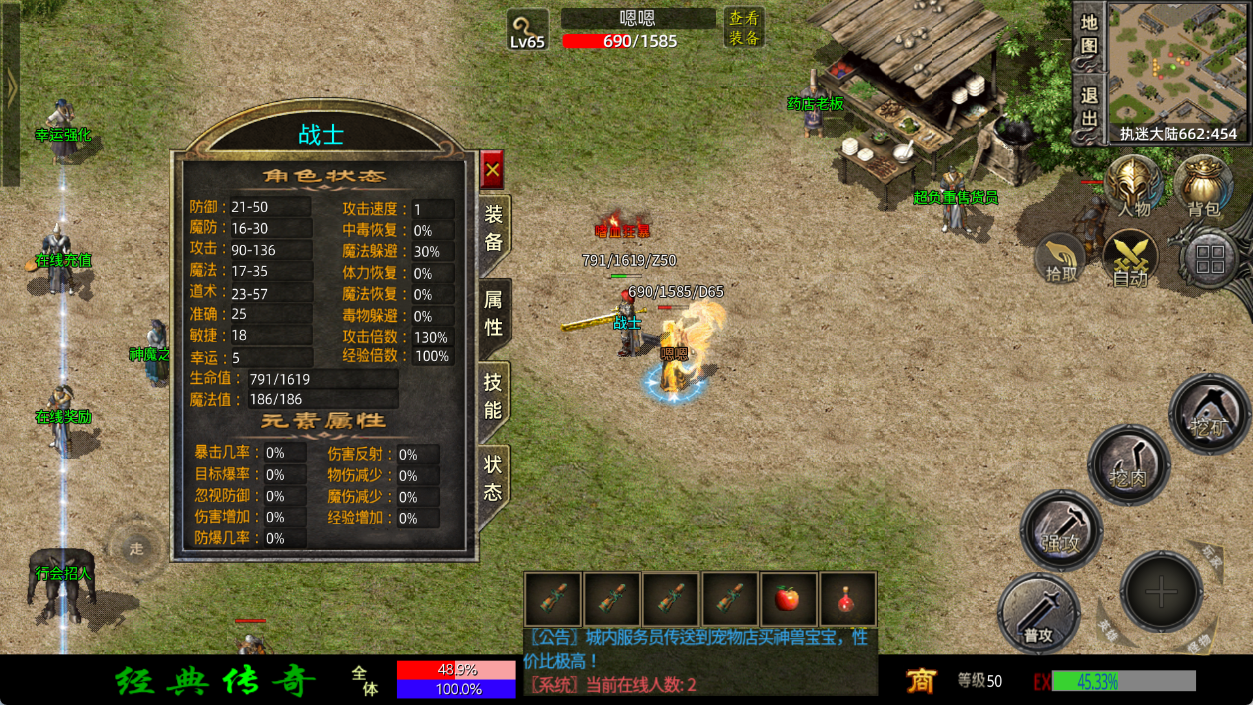Show the 状态 status tab
1253x705 pixels.
pos(494,478)
